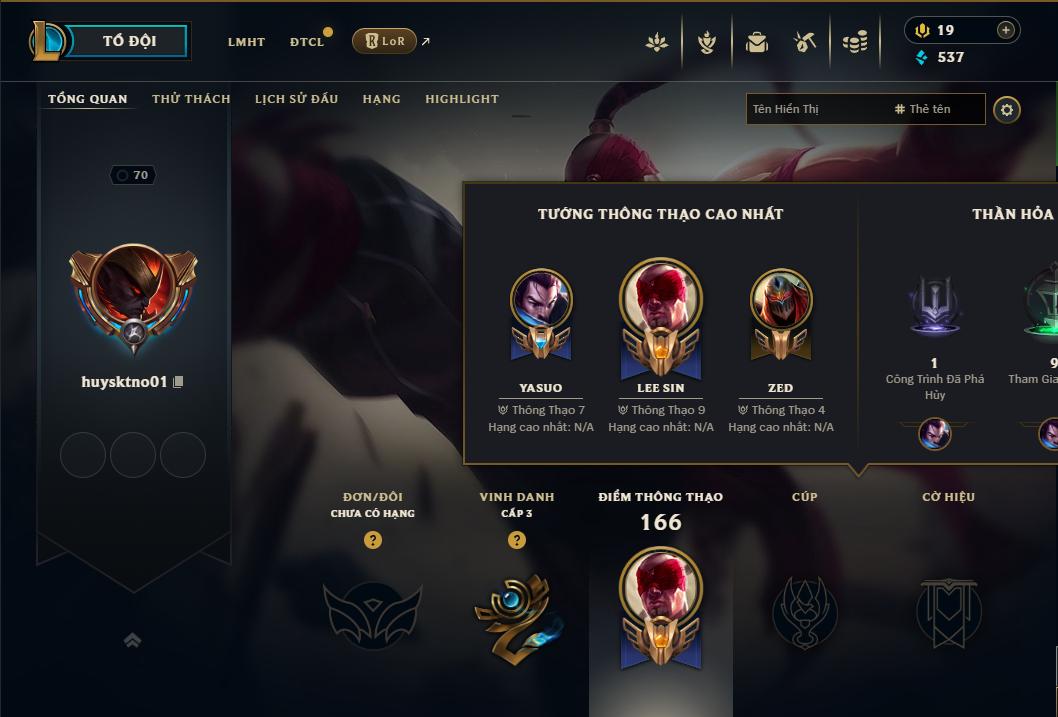Launch the LoR link button

(x=385, y=41)
